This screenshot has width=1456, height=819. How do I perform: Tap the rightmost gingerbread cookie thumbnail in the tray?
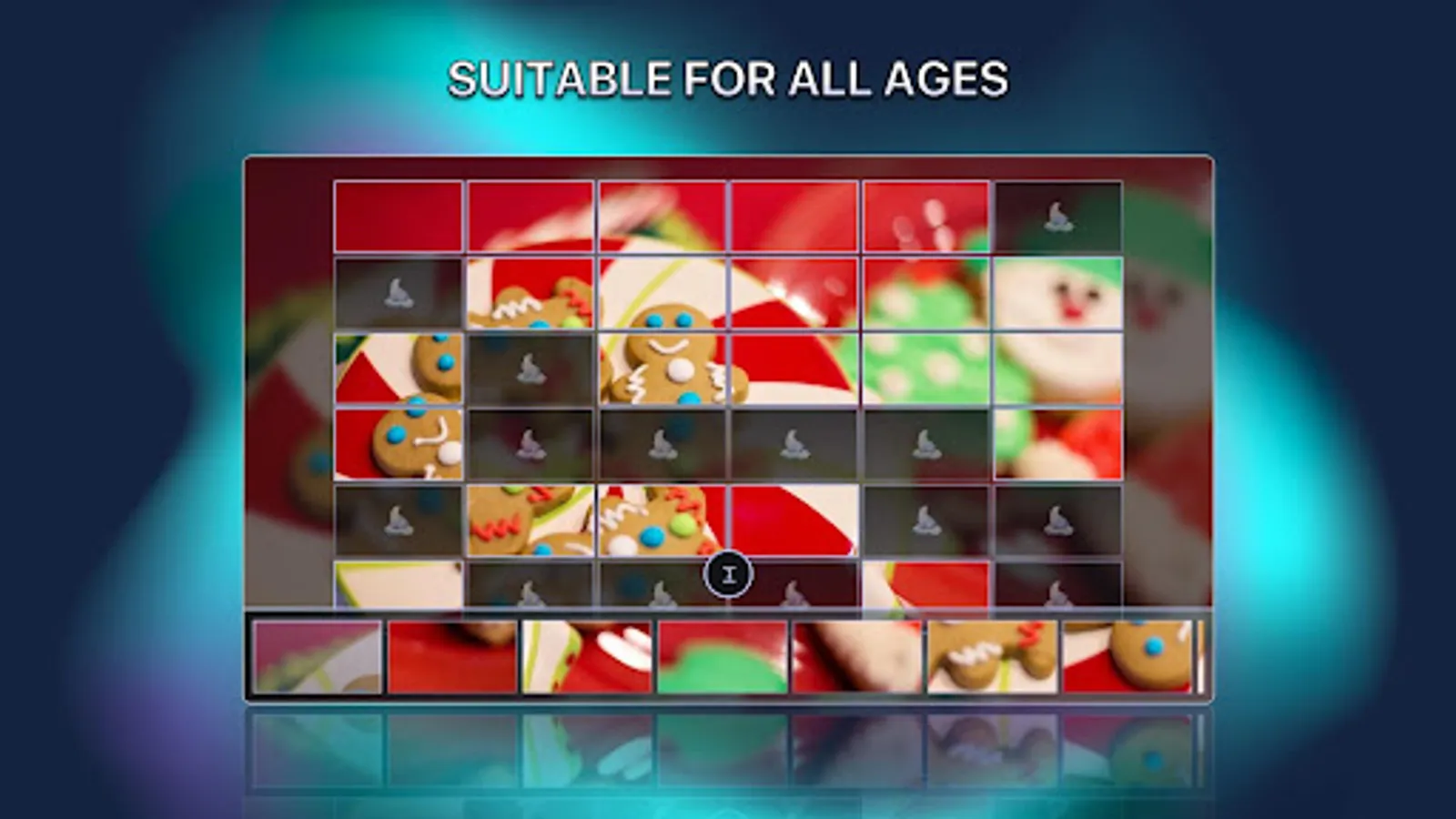[x=1125, y=658]
